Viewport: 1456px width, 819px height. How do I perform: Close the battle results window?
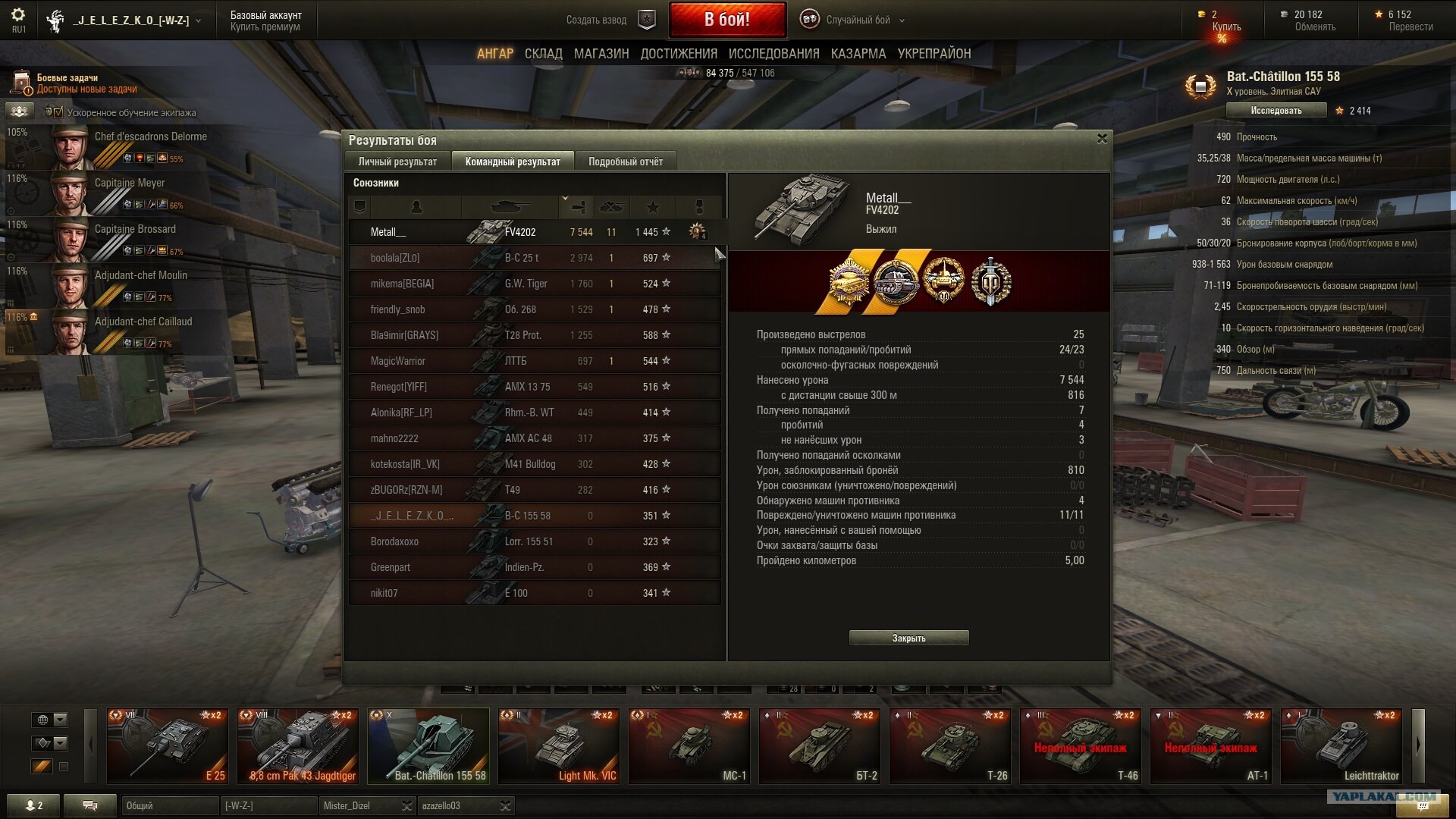(1102, 139)
